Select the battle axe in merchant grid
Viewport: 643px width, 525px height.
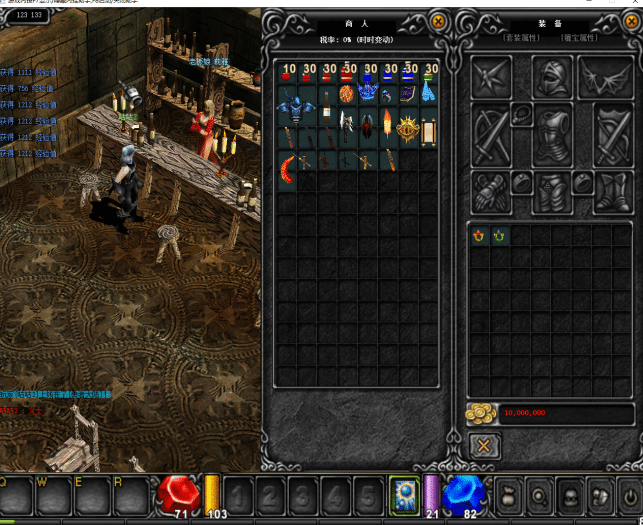click(x=348, y=124)
